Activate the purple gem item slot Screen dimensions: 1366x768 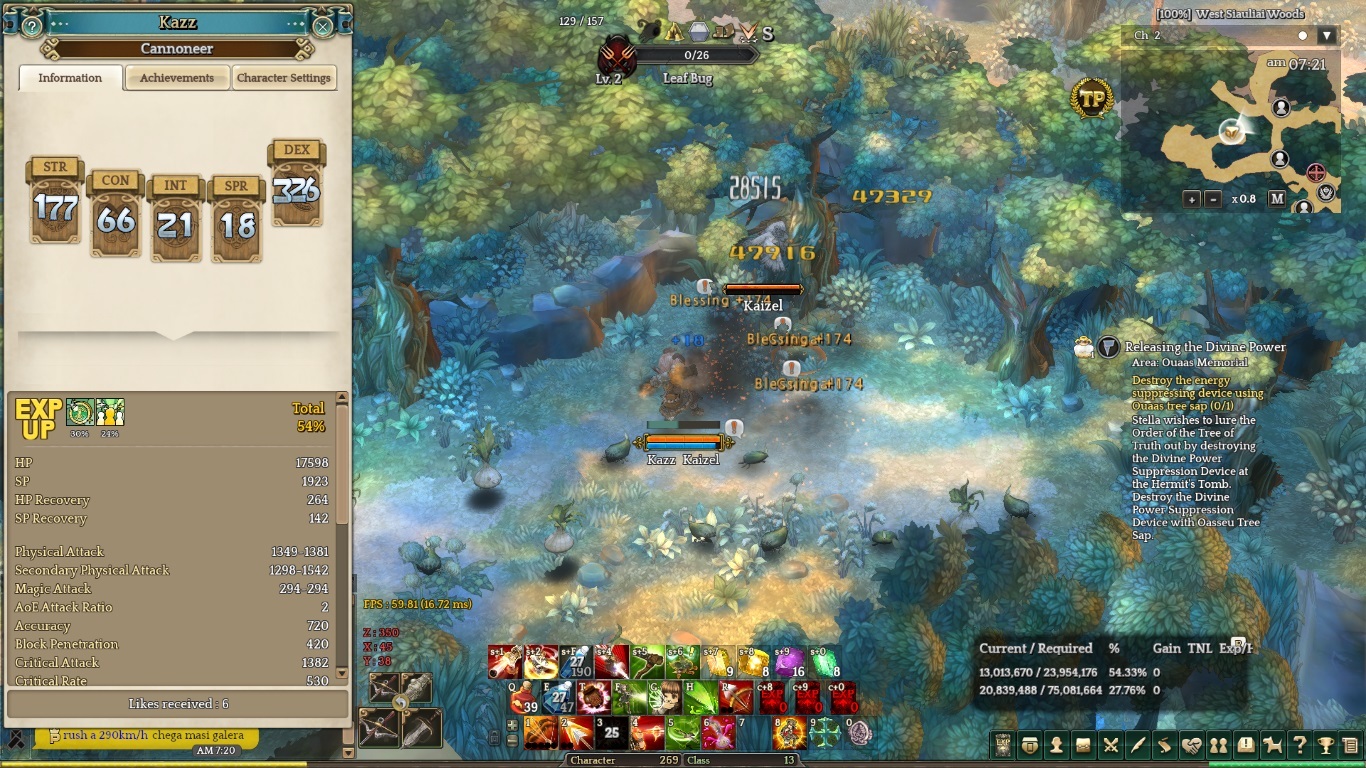coord(788,662)
